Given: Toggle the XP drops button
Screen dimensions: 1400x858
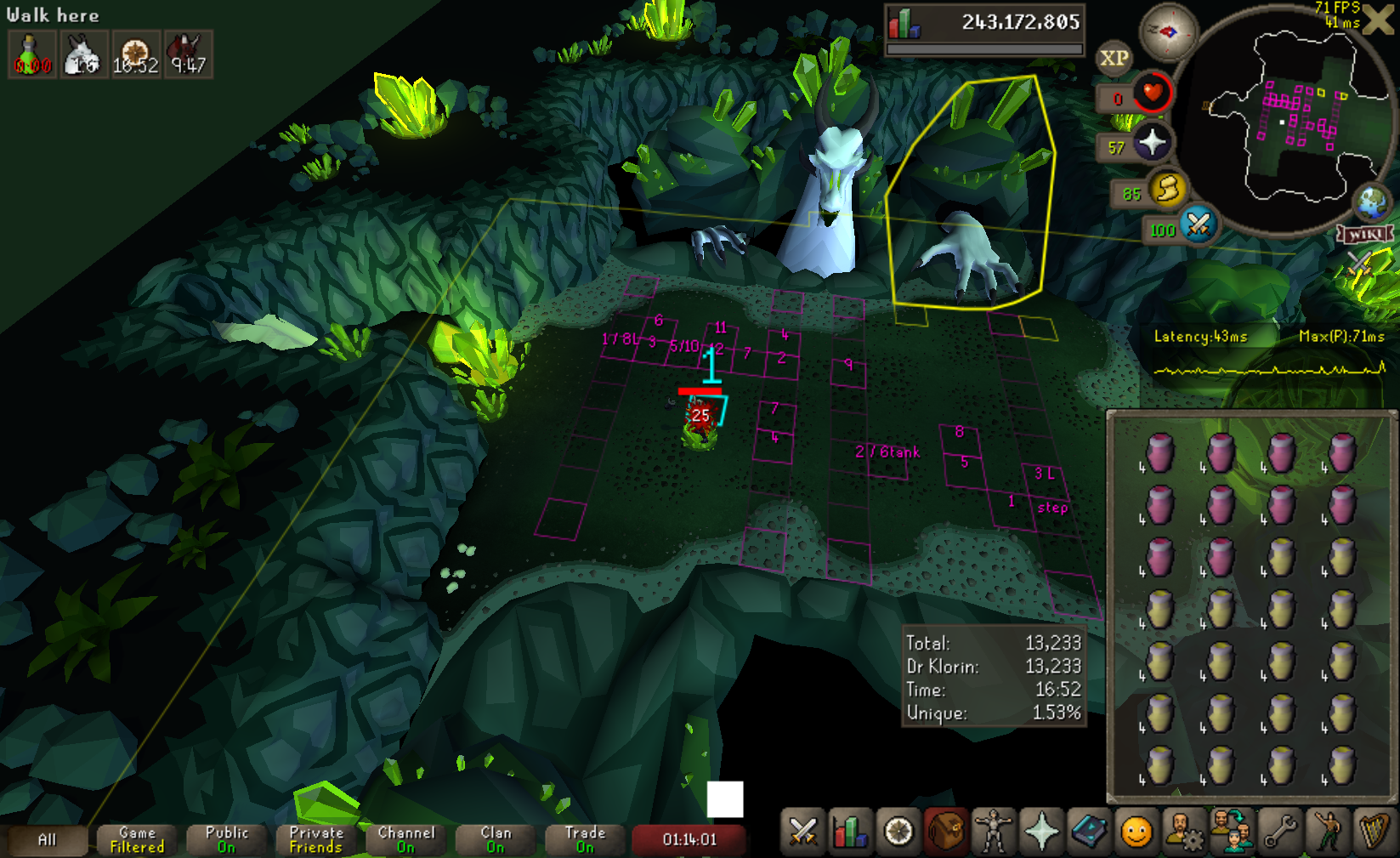Looking at the screenshot, I should [x=1114, y=59].
